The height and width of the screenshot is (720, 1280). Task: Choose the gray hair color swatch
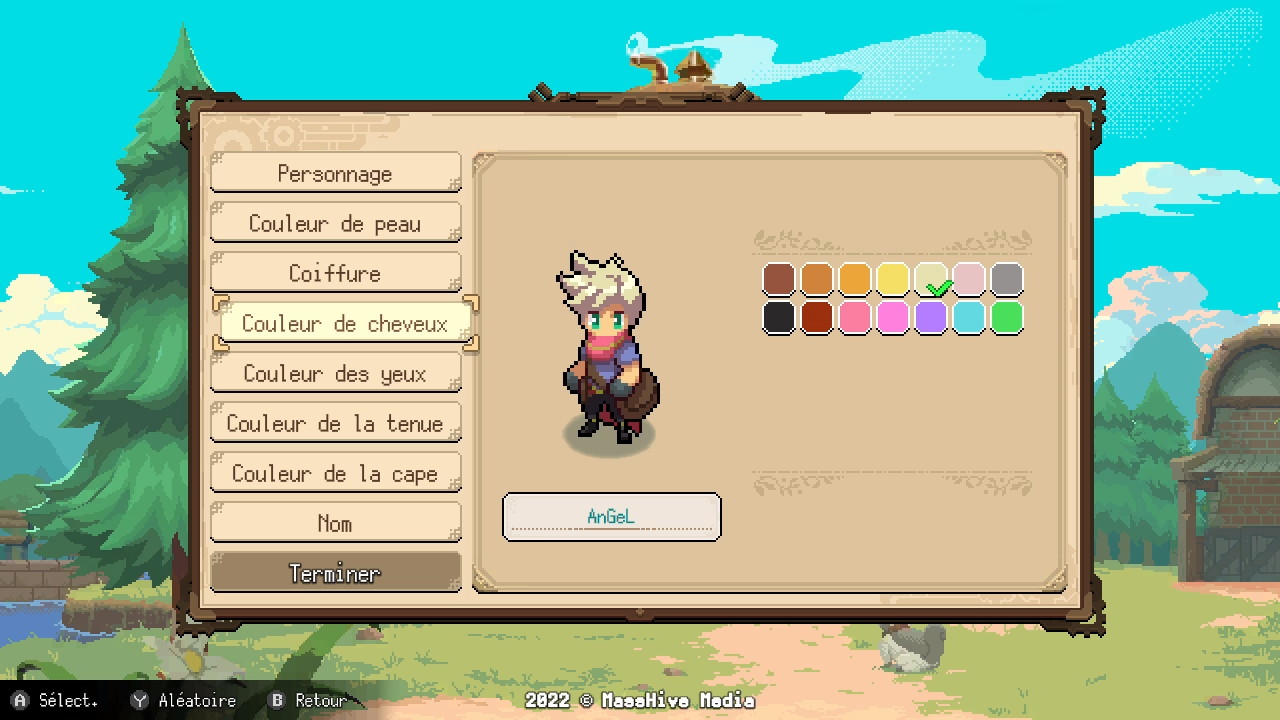(1007, 279)
